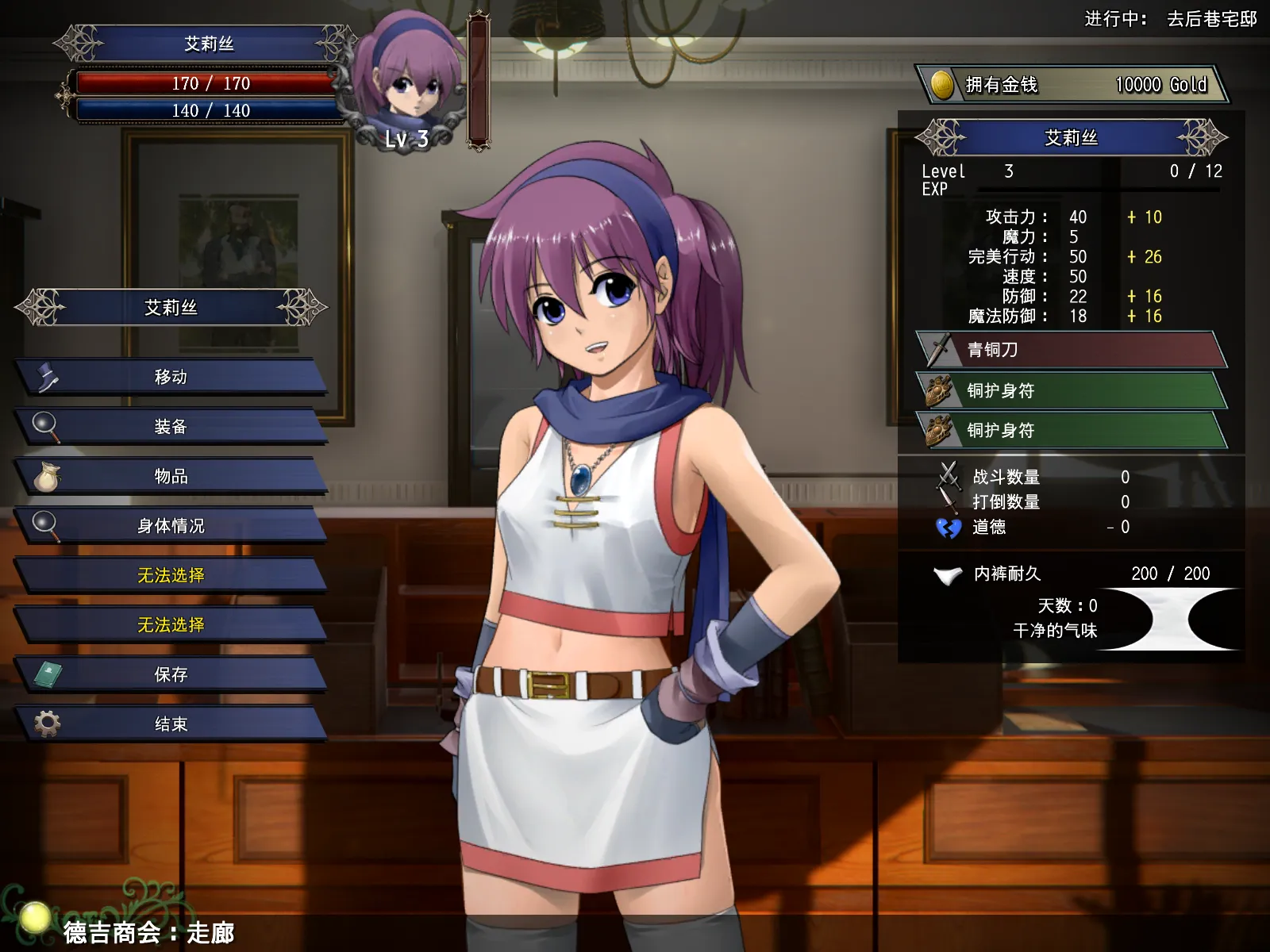Check the 身体情况 body status entry
This screenshot has height=952, width=1270.
(171, 526)
